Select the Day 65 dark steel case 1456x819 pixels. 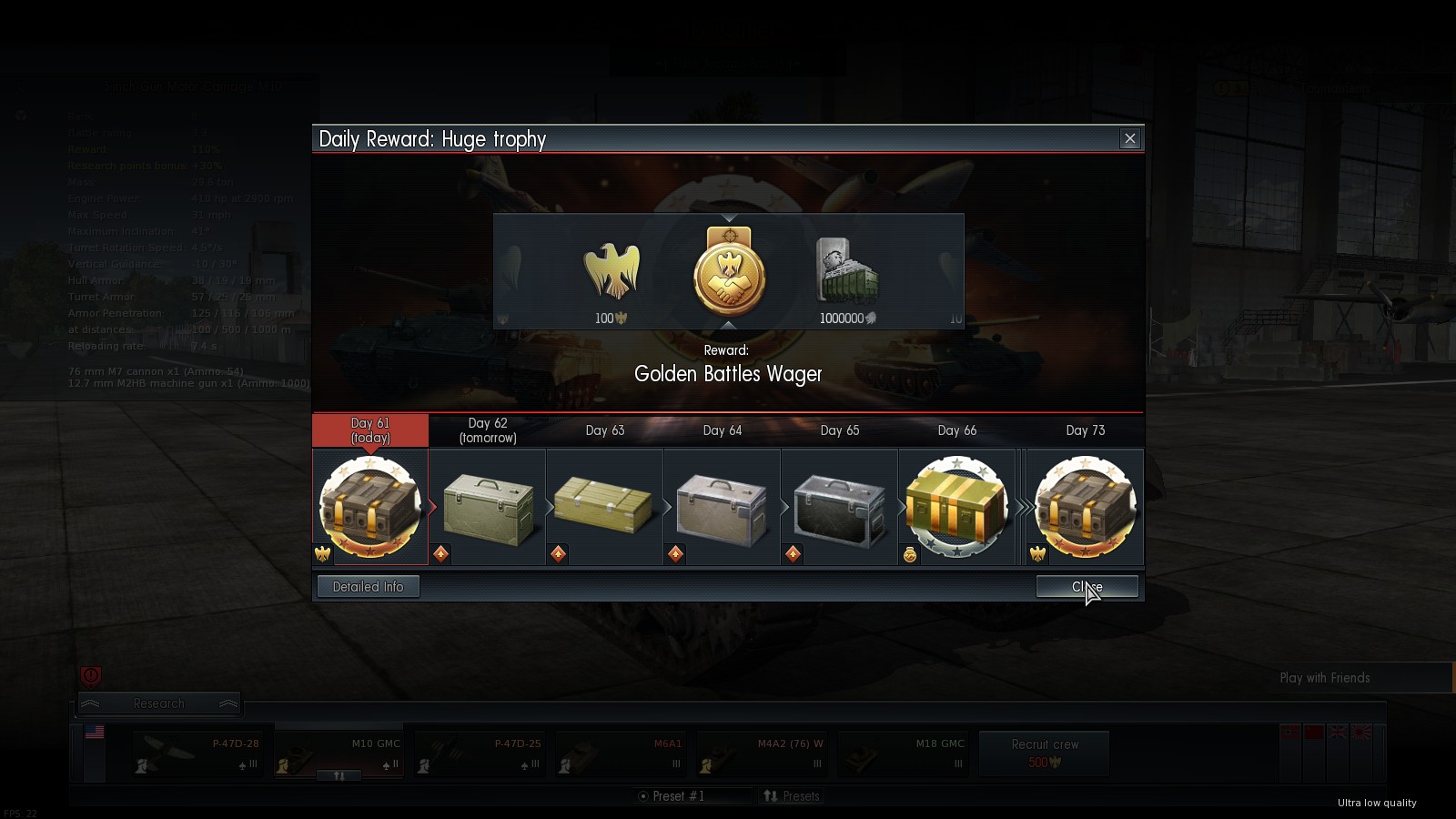(840, 507)
